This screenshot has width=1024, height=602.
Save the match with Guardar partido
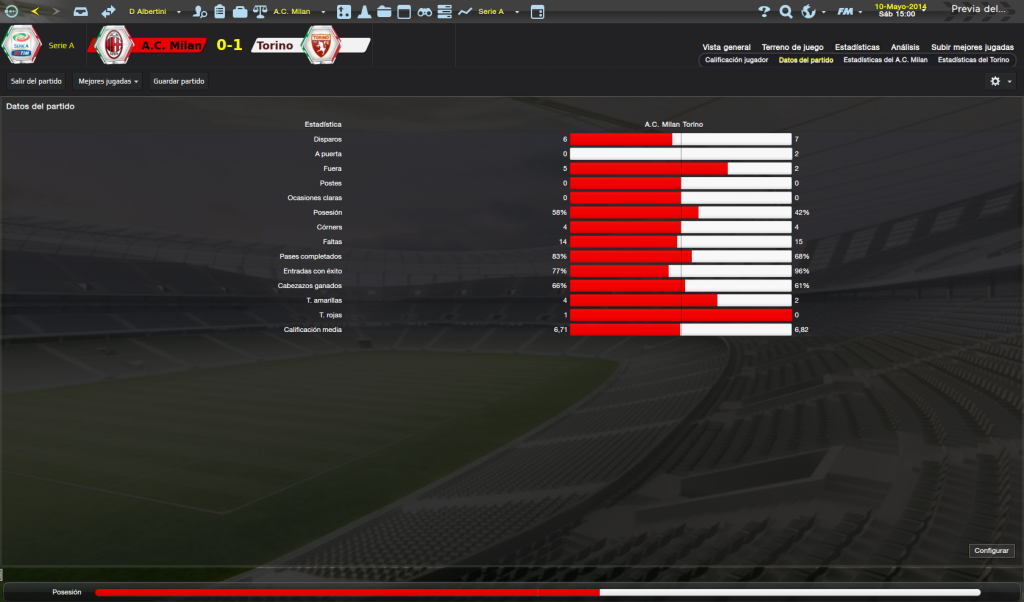[x=178, y=81]
